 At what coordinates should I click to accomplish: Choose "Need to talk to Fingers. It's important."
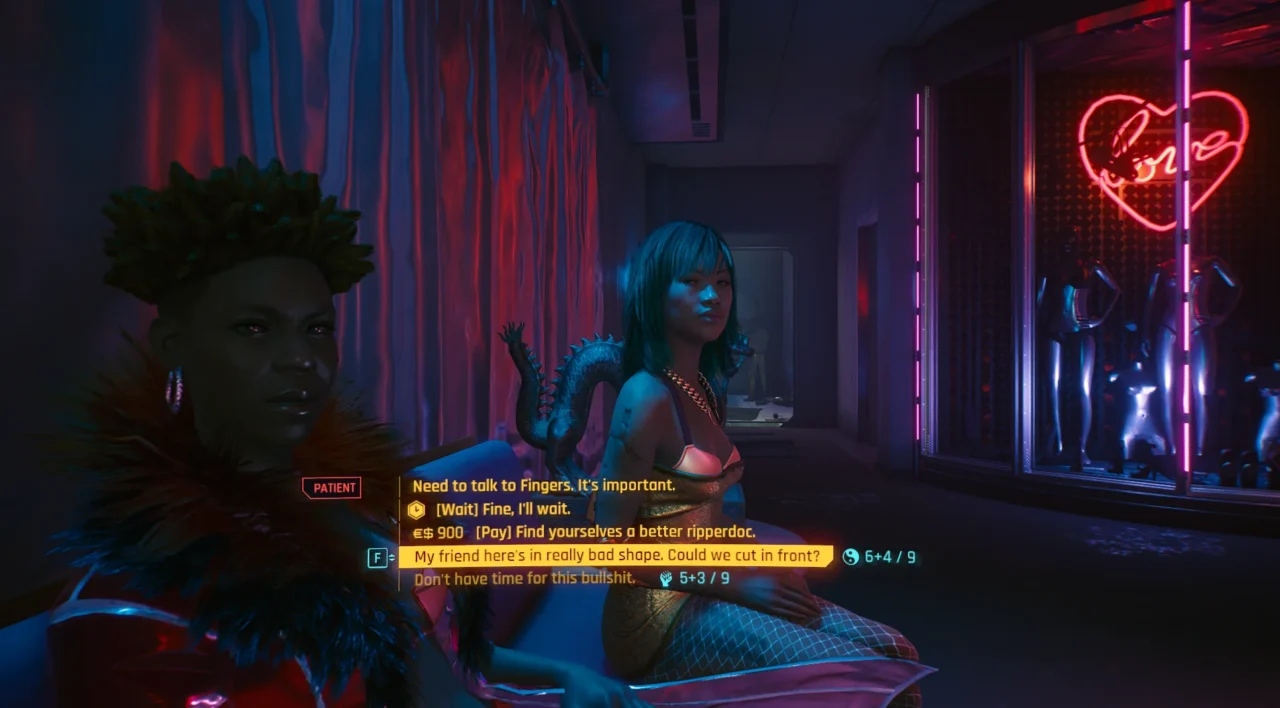tap(543, 486)
